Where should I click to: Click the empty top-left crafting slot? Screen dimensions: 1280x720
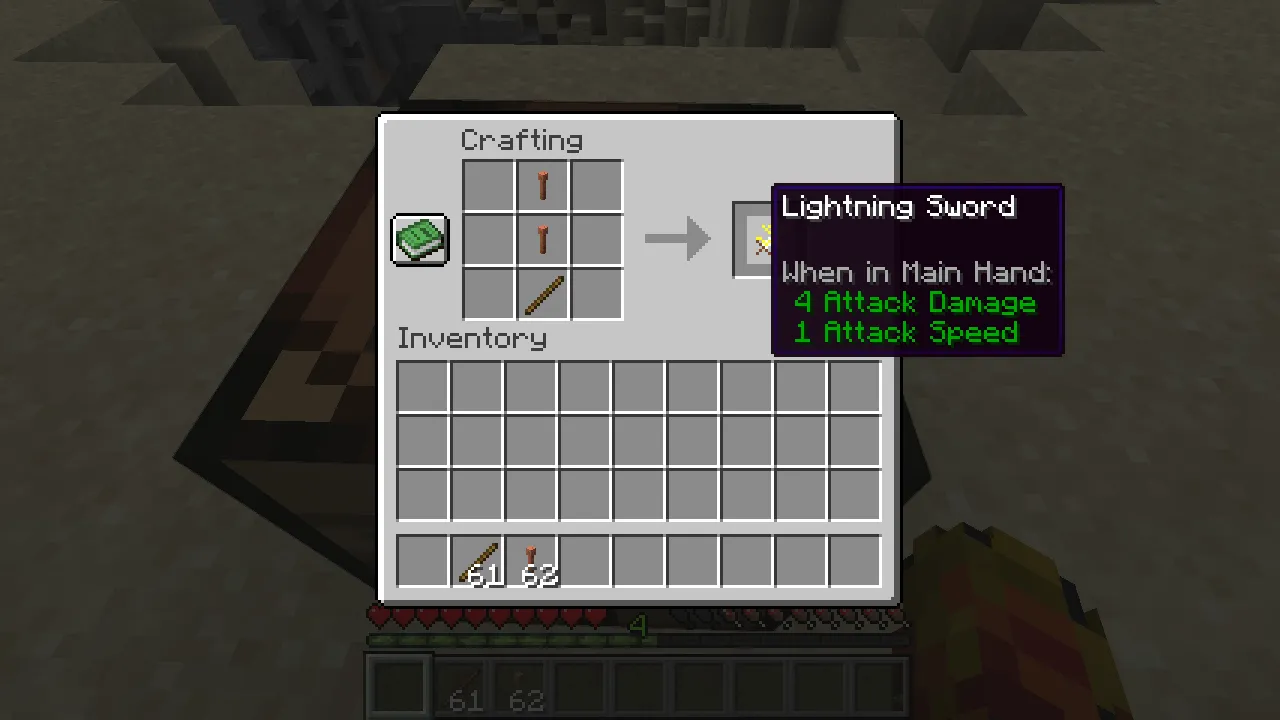[489, 187]
